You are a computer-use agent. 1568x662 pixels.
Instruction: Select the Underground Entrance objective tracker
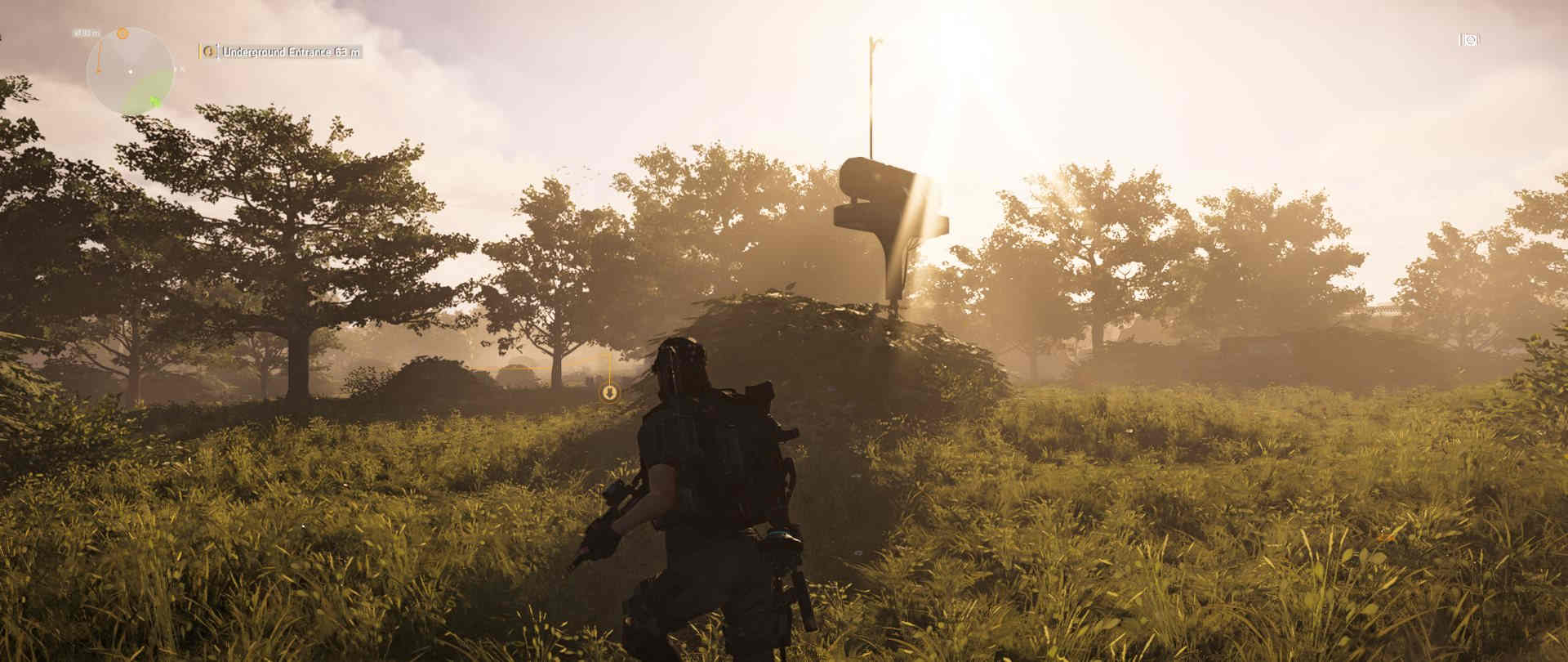click(281, 51)
